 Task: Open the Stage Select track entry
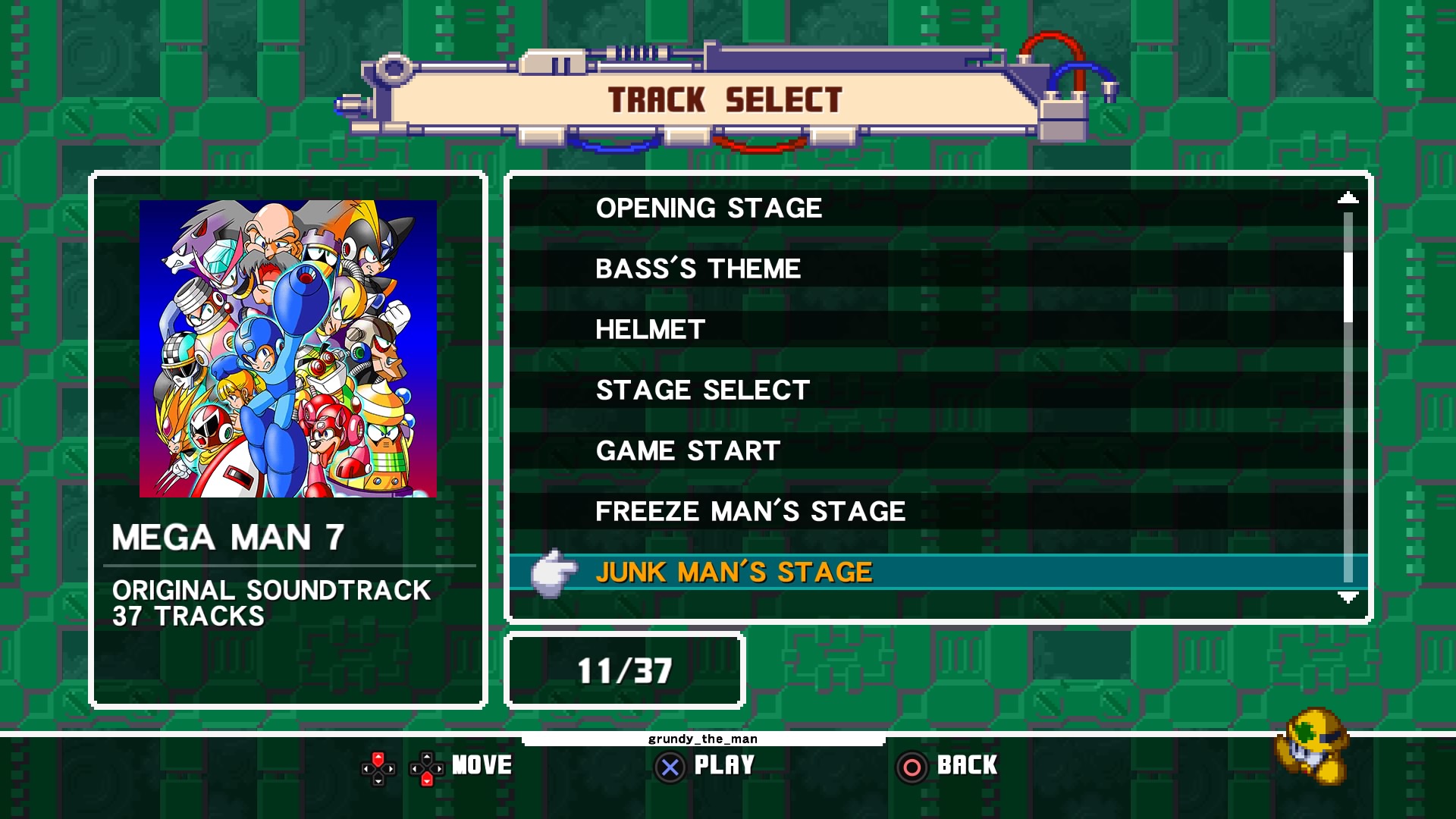coord(701,390)
